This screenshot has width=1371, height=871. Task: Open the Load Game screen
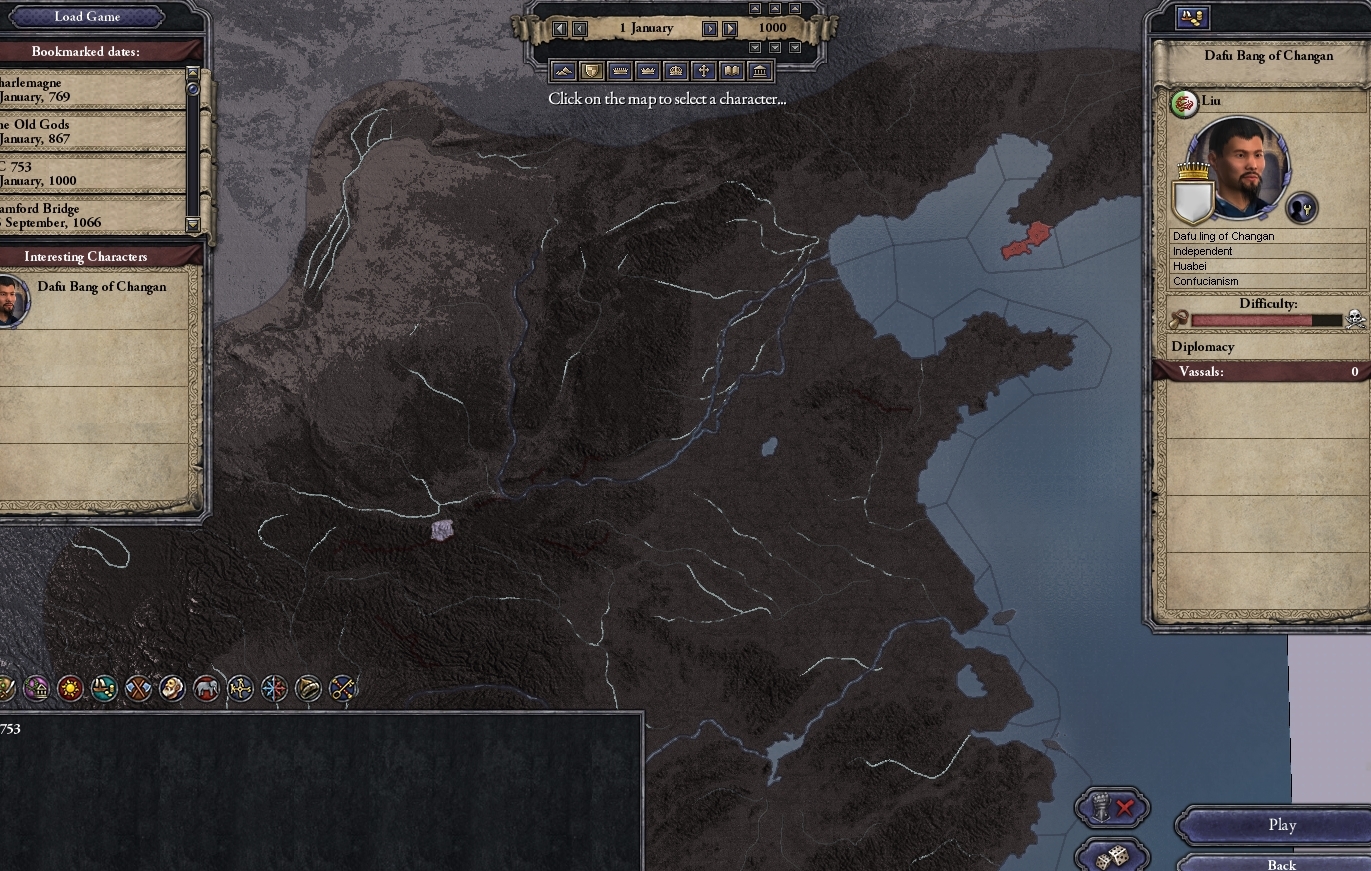[85, 16]
